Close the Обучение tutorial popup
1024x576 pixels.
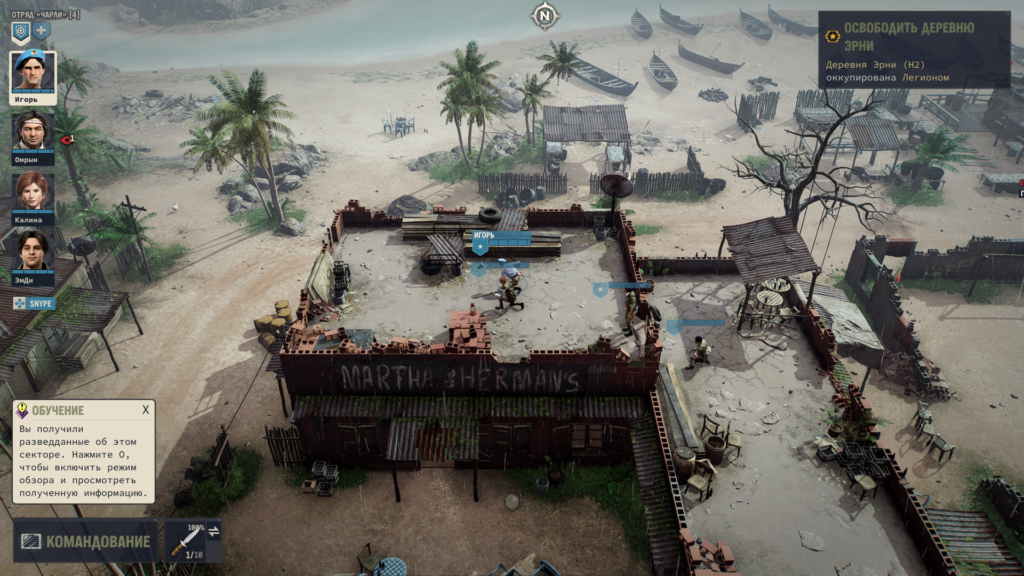[145, 410]
